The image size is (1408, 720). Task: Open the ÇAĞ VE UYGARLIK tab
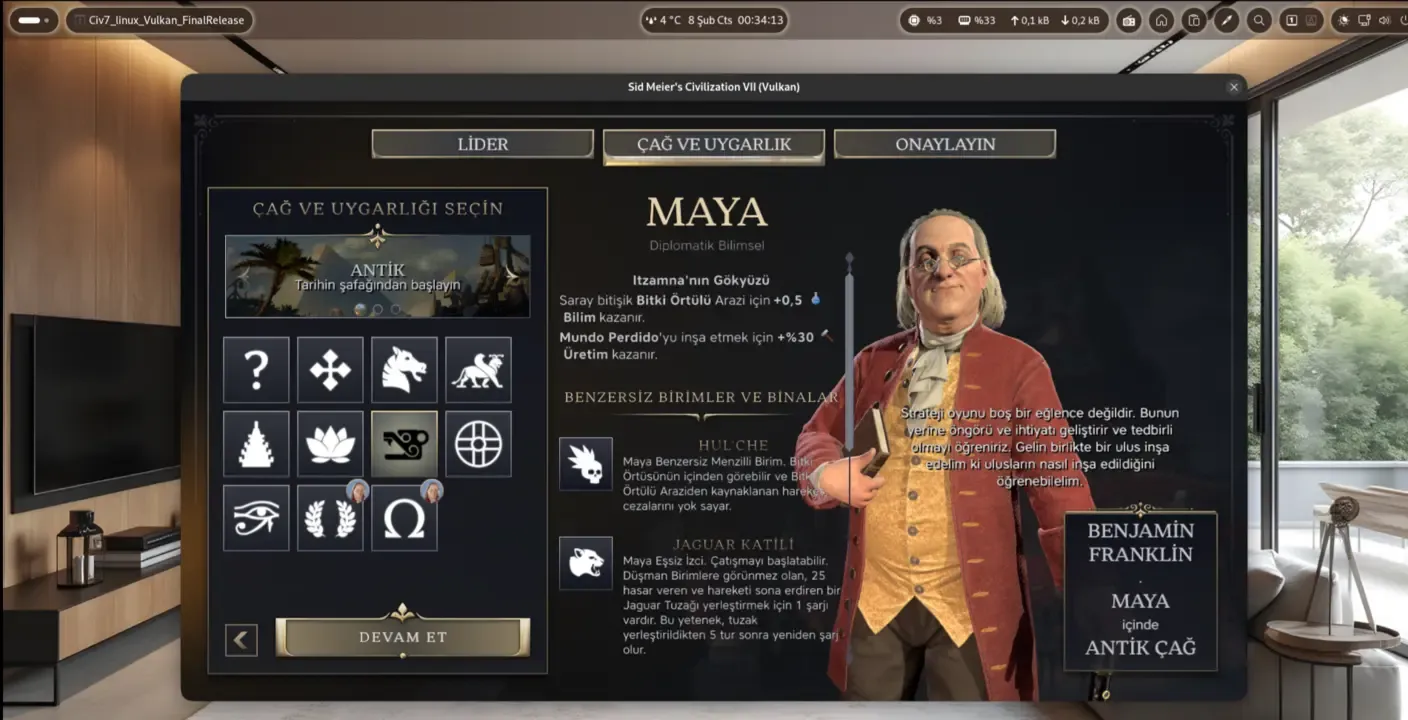tap(713, 144)
